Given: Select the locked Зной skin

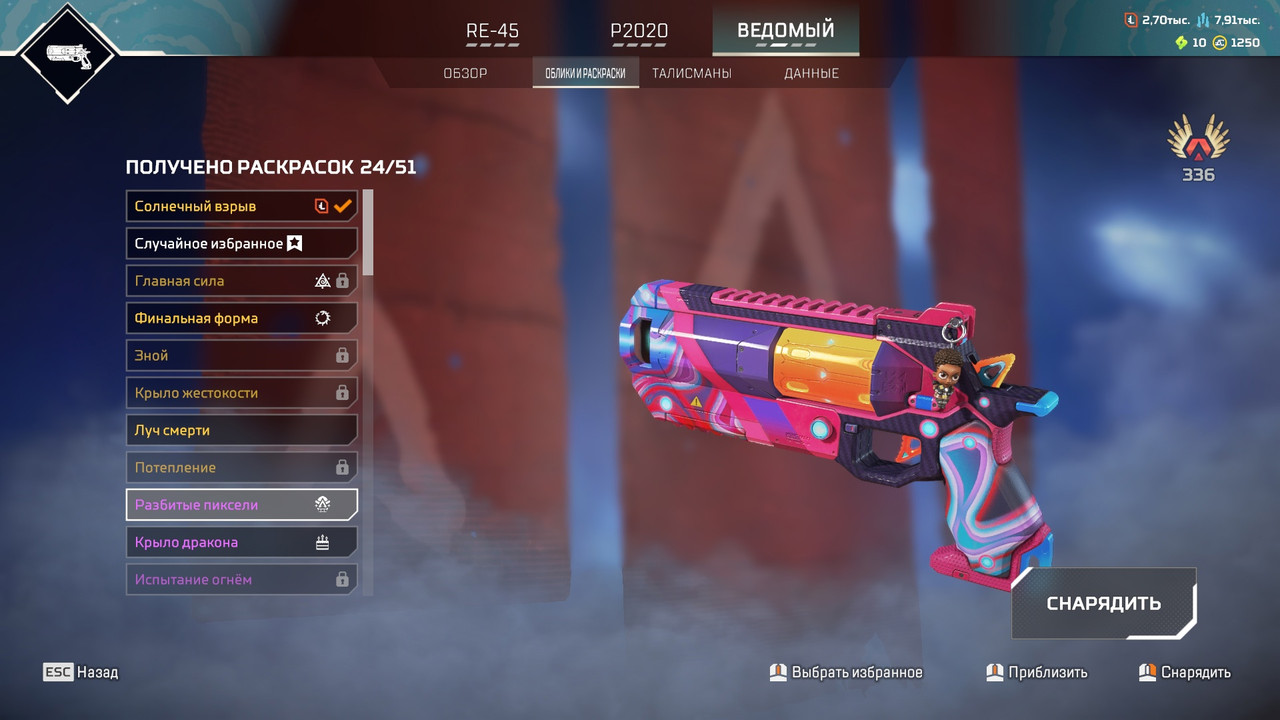Looking at the screenshot, I should (x=242, y=355).
